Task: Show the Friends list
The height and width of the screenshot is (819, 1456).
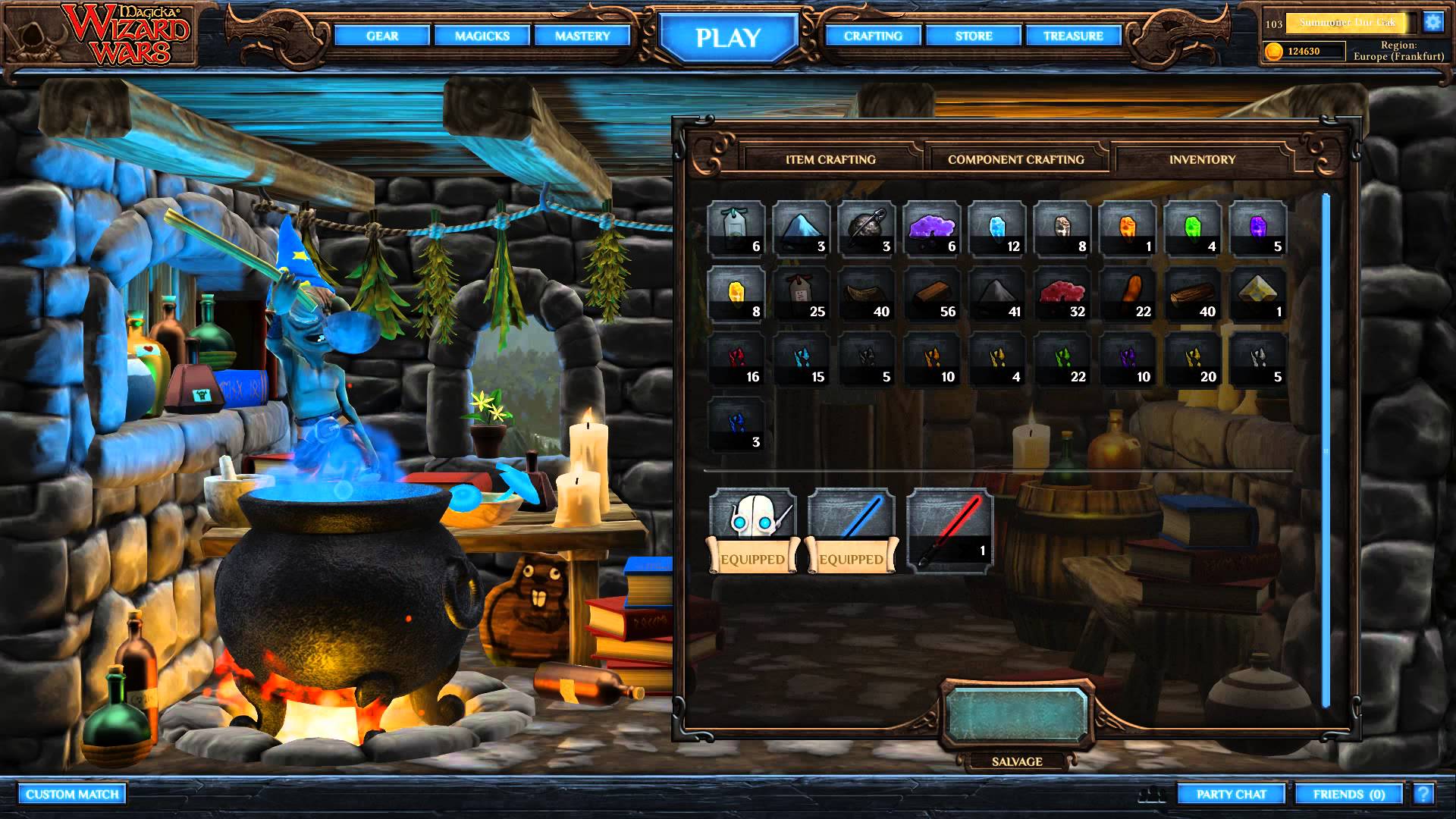Action: [x=1348, y=794]
